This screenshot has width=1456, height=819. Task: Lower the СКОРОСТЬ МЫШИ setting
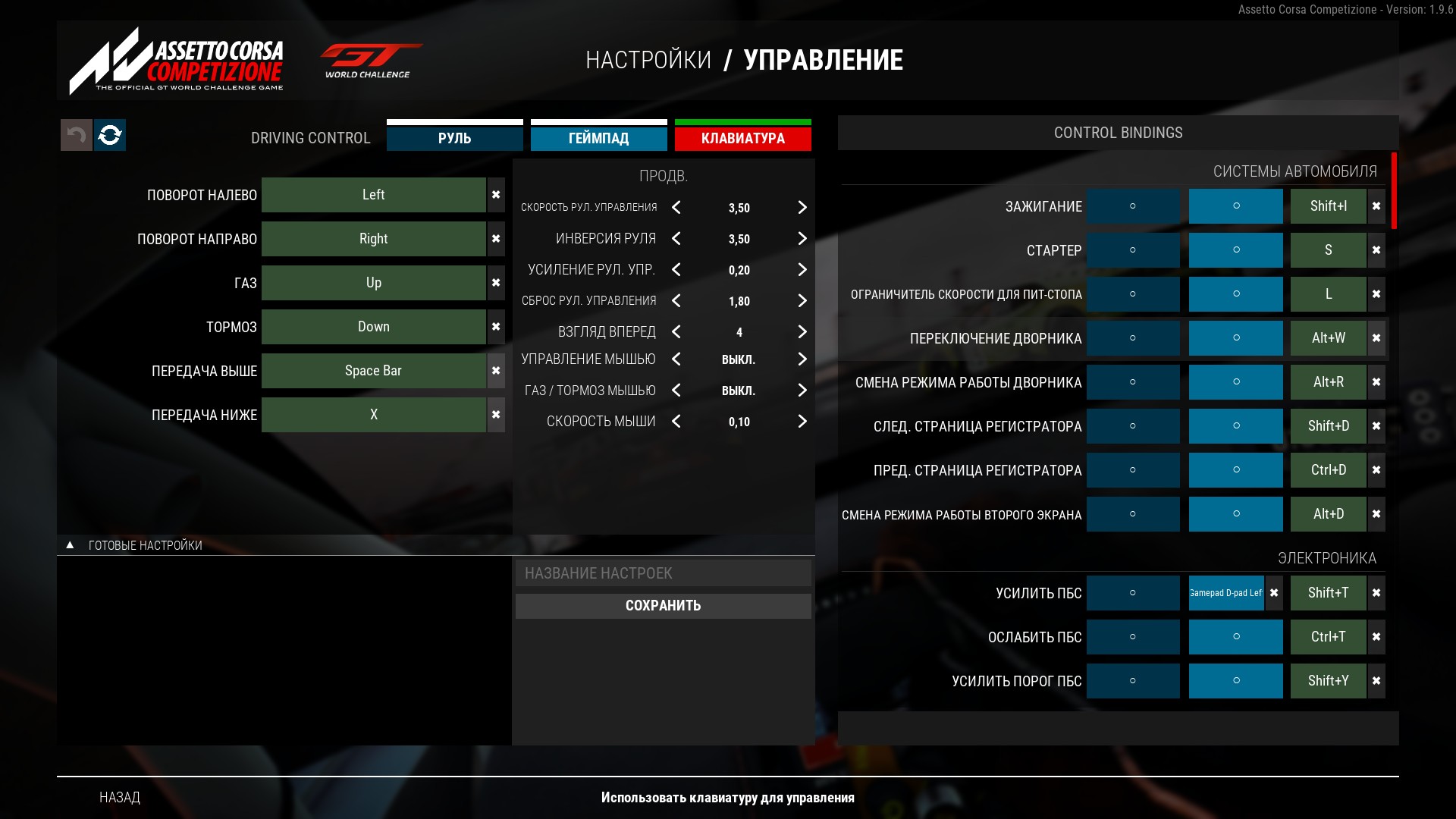point(676,422)
